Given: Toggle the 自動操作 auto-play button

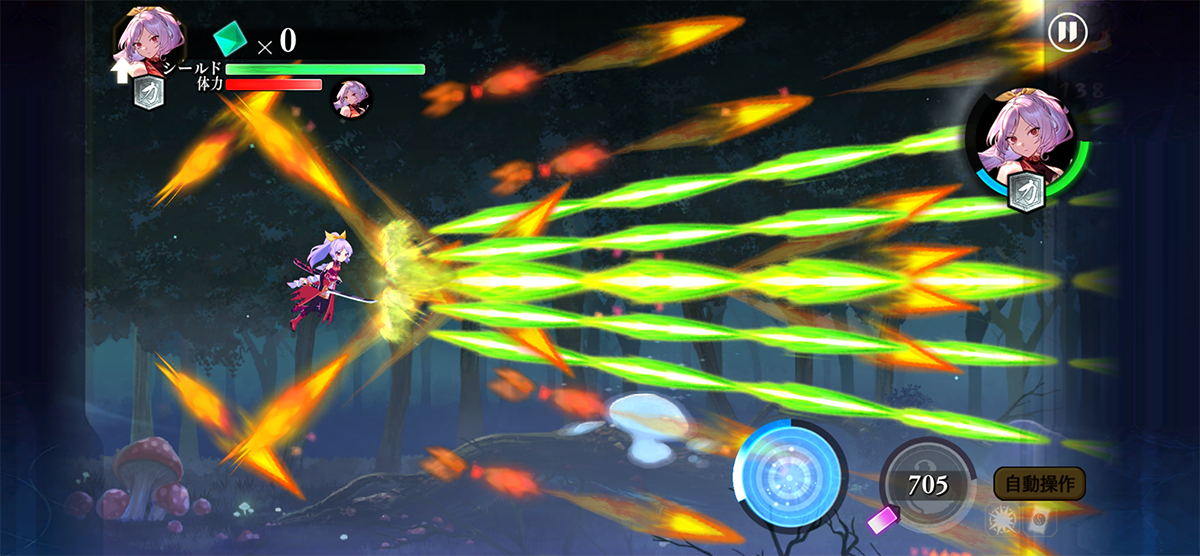Looking at the screenshot, I should 1039,484.
